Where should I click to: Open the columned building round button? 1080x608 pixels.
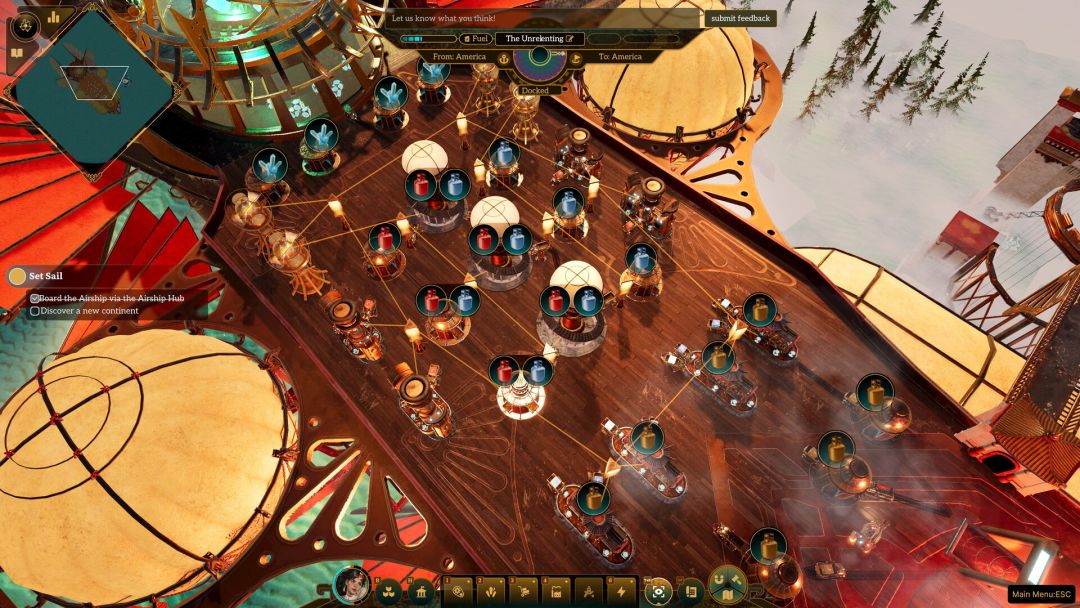click(x=422, y=592)
